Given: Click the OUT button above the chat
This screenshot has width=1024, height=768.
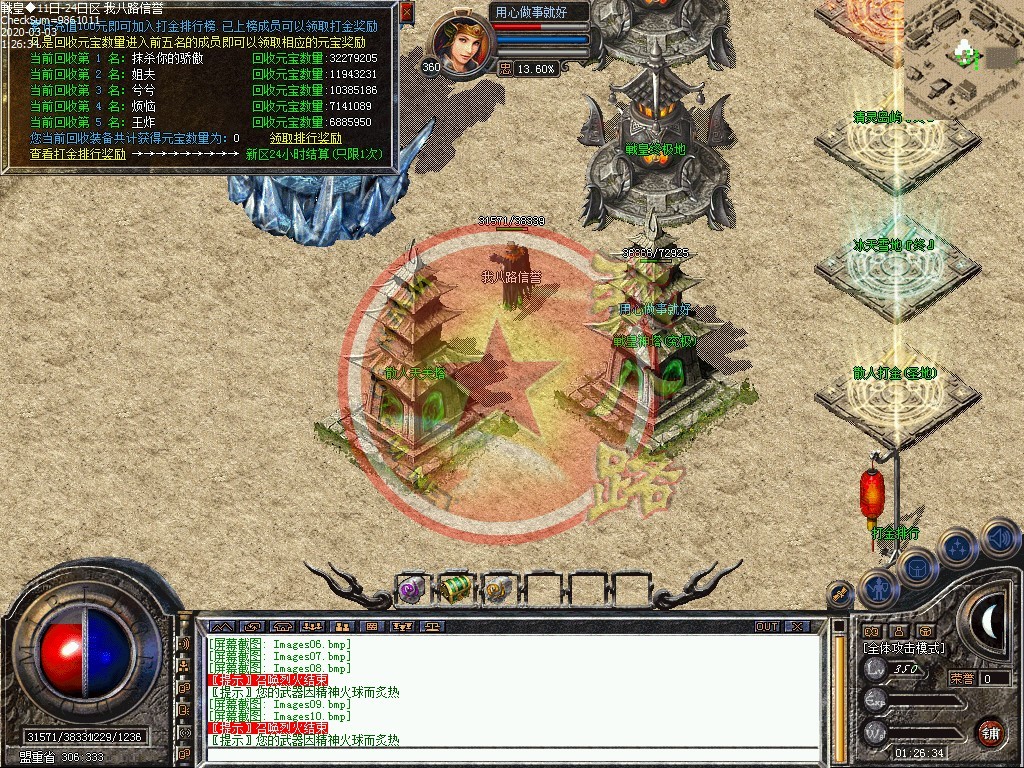Looking at the screenshot, I should click(x=767, y=627).
